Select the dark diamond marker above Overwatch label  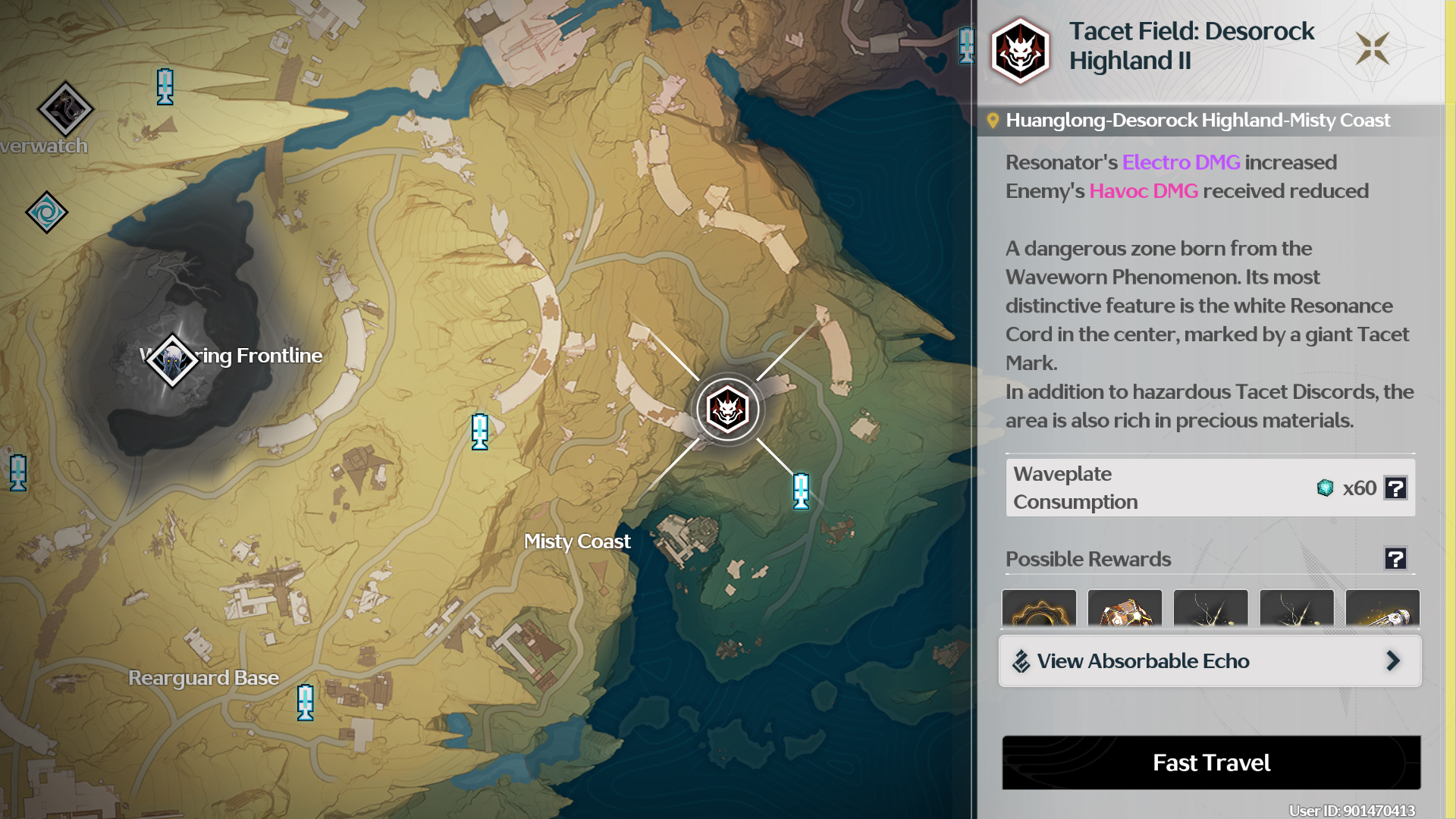(x=65, y=109)
